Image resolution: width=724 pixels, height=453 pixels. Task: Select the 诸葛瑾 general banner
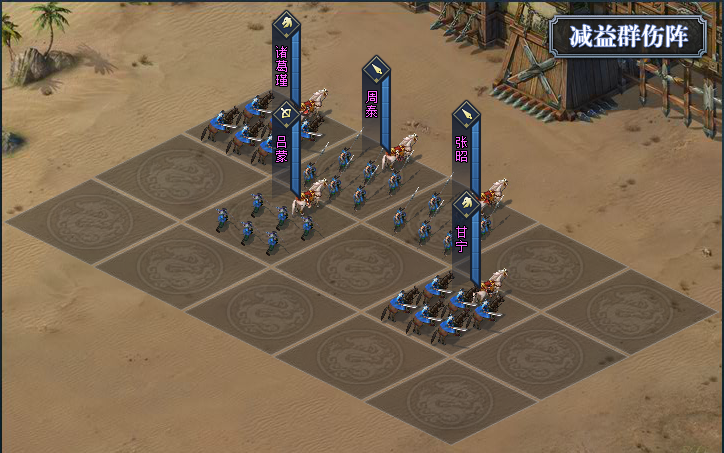coord(284,60)
